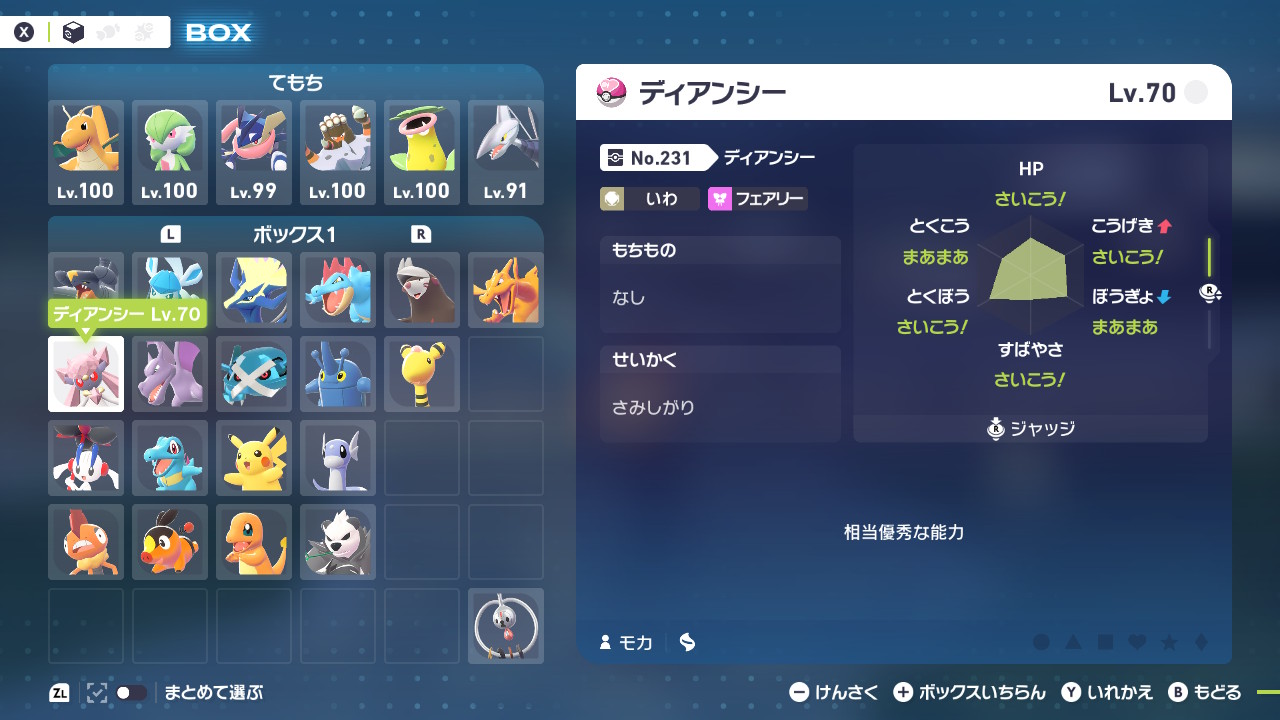Select Gardevoir in the party row
This screenshot has width=1280, height=720.
pos(170,152)
